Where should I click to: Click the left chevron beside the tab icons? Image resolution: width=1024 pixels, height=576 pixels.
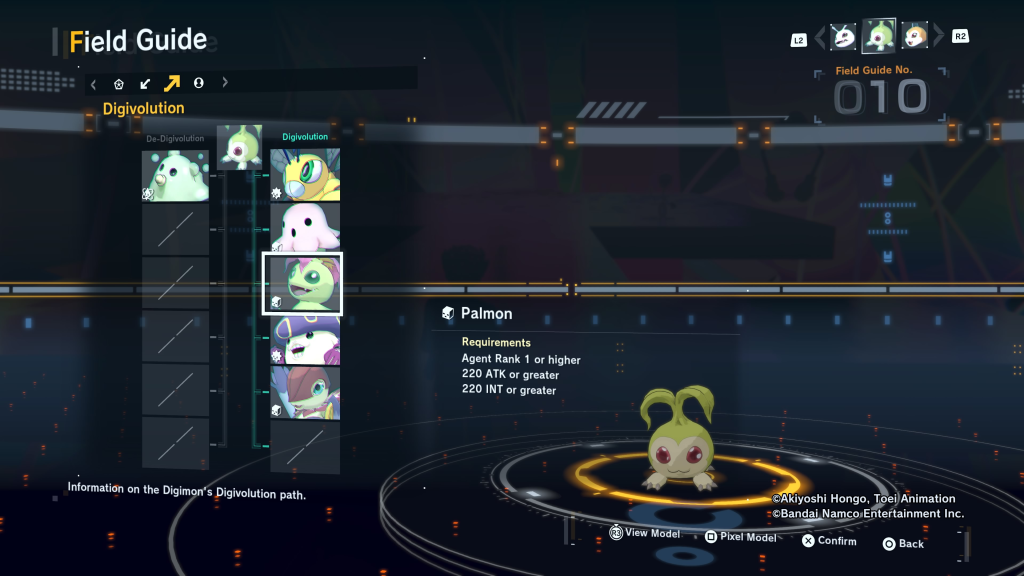coord(93,84)
